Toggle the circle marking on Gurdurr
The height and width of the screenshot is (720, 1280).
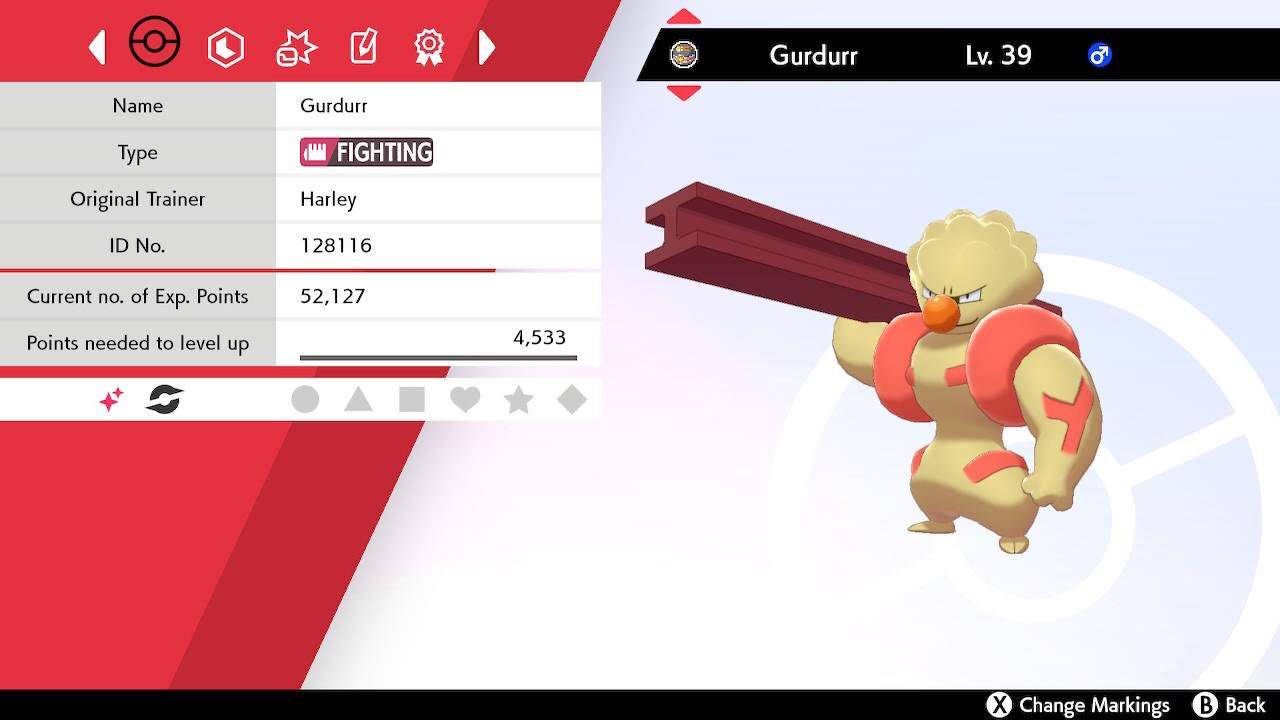point(306,398)
